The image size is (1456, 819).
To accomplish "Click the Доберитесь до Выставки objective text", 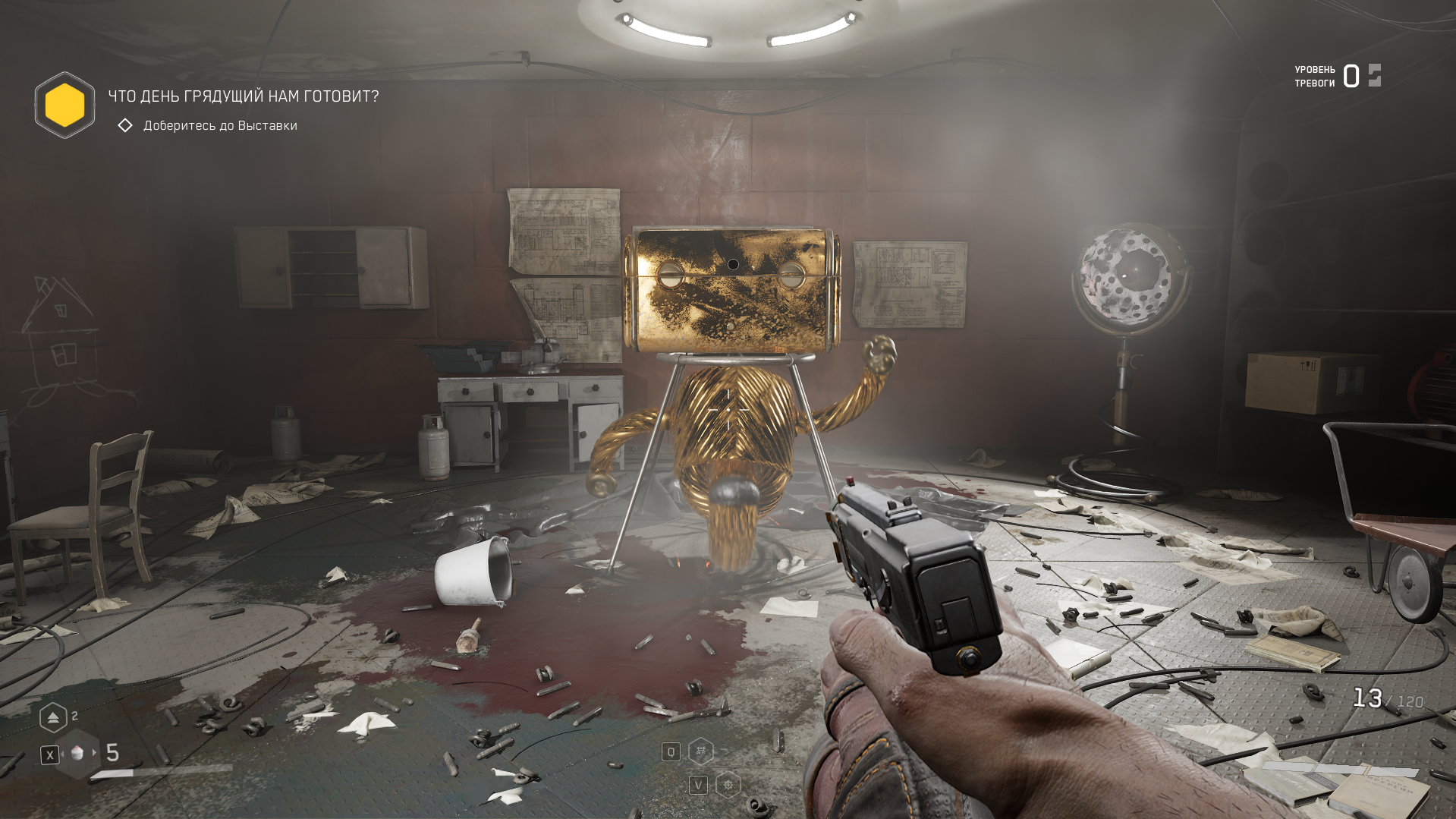I will pos(219,126).
